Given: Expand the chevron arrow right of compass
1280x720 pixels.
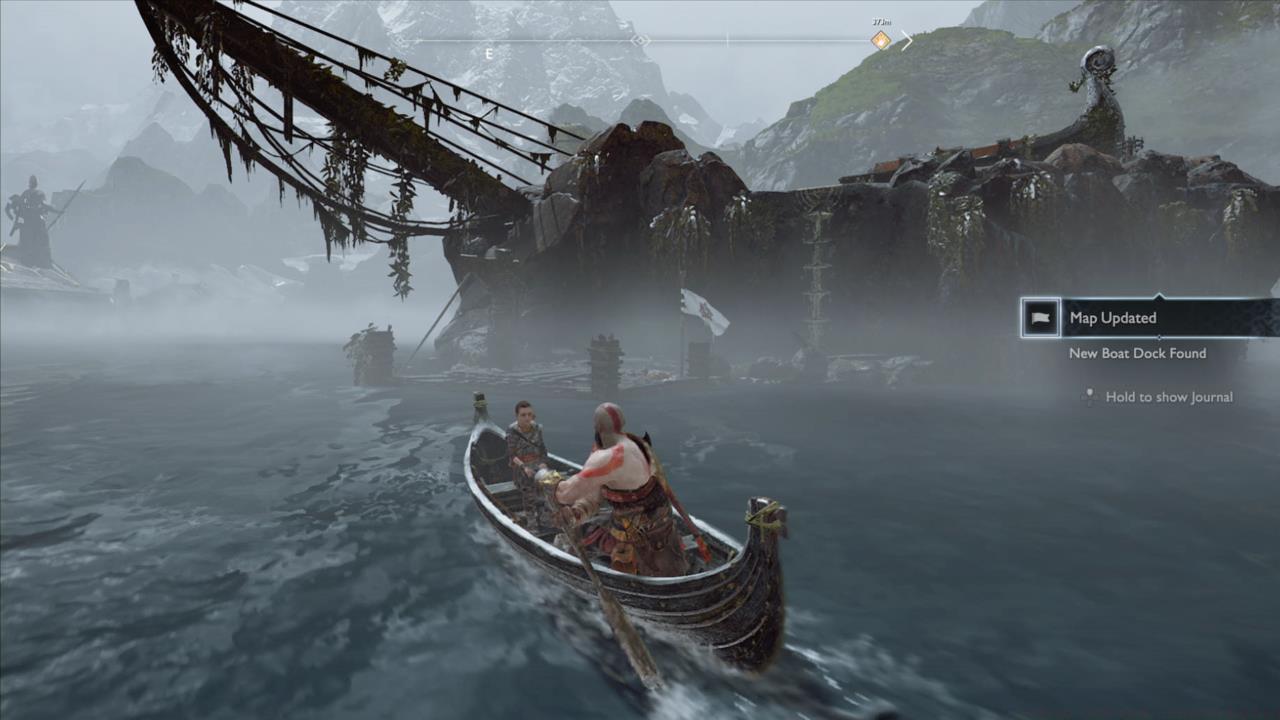Looking at the screenshot, I should [905, 40].
